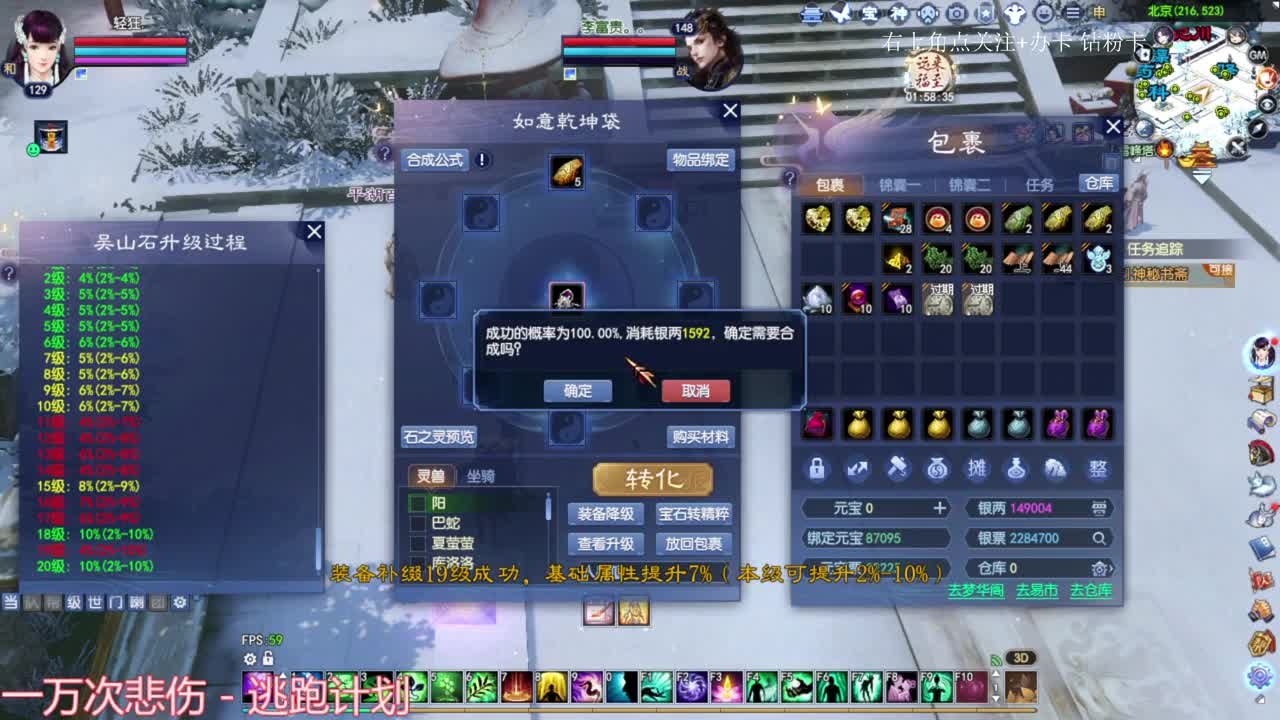Select the lock icon in the 包裹 bag toolbar
The image size is (1280, 720).
[817, 467]
